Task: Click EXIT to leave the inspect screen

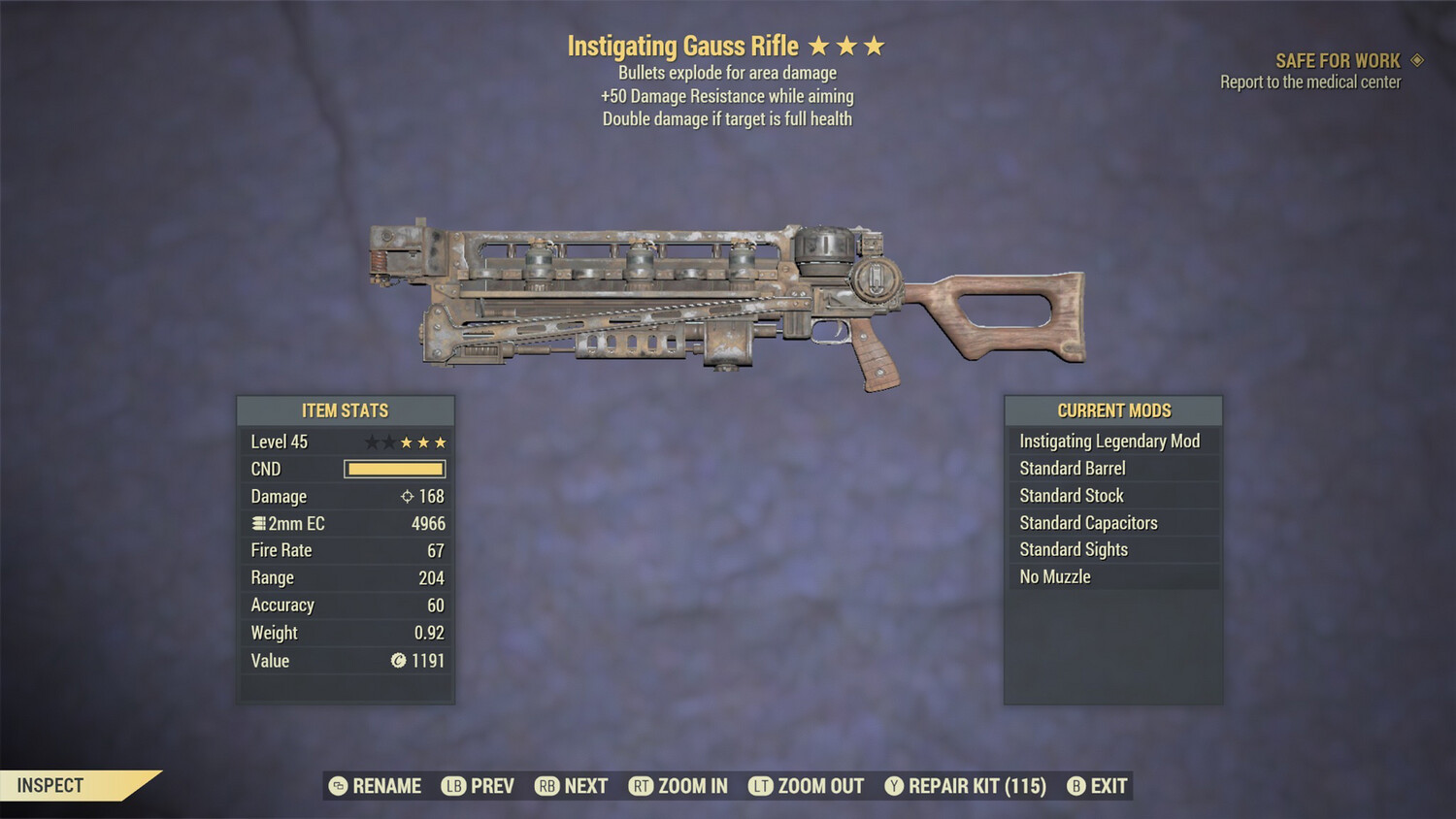Action: coord(1107,786)
